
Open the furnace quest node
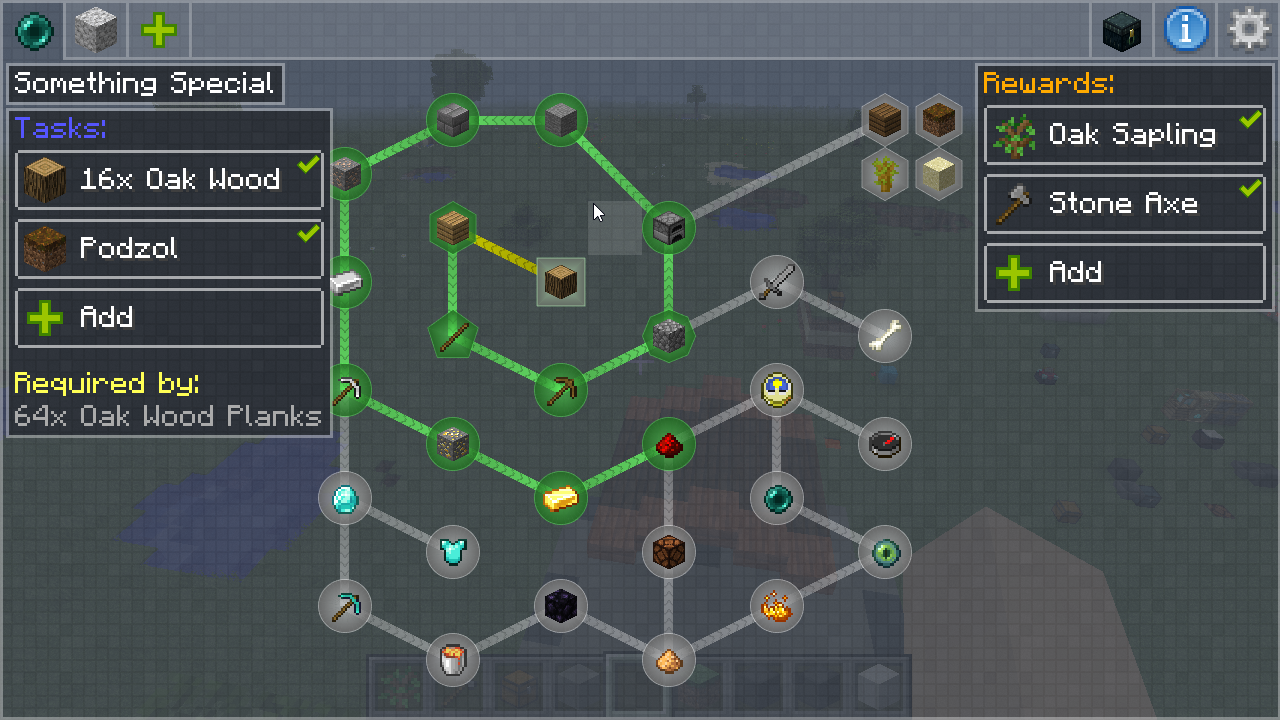pos(668,229)
